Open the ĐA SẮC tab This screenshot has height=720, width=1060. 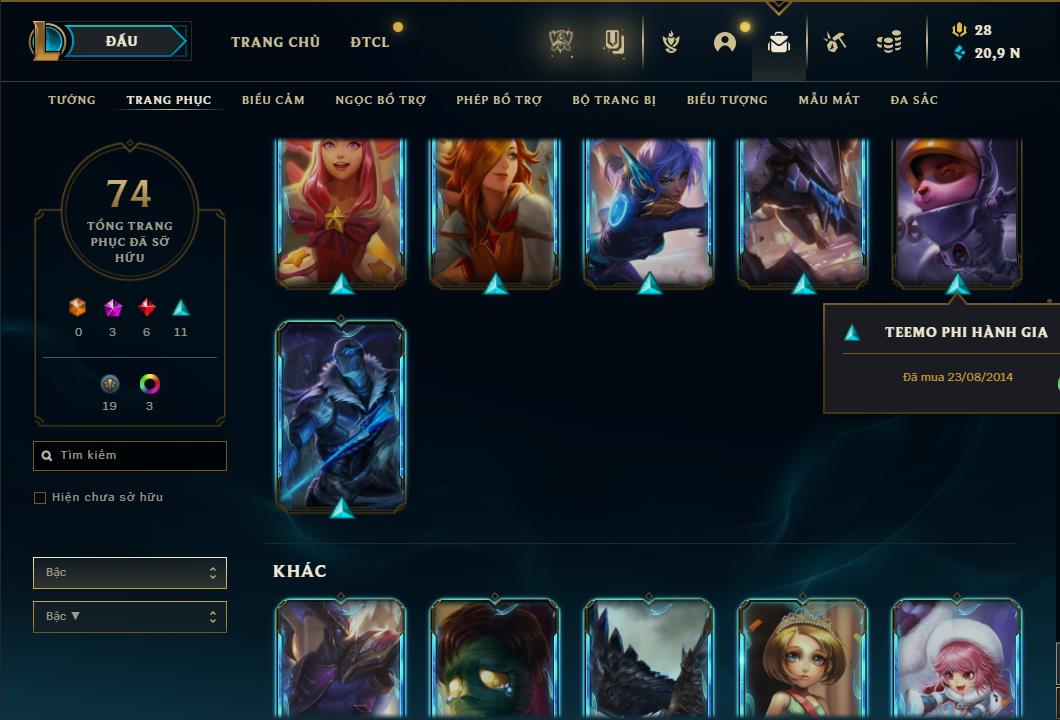click(x=914, y=100)
